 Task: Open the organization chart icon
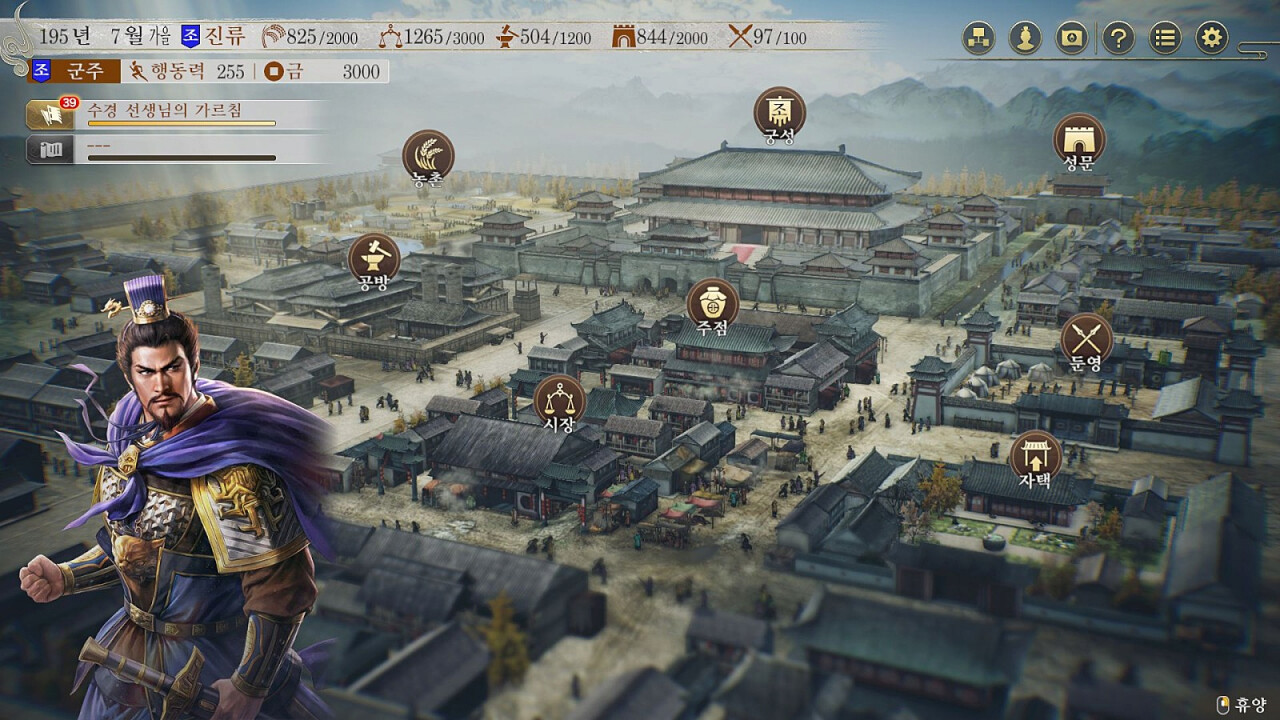pyautogui.click(x=978, y=39)
